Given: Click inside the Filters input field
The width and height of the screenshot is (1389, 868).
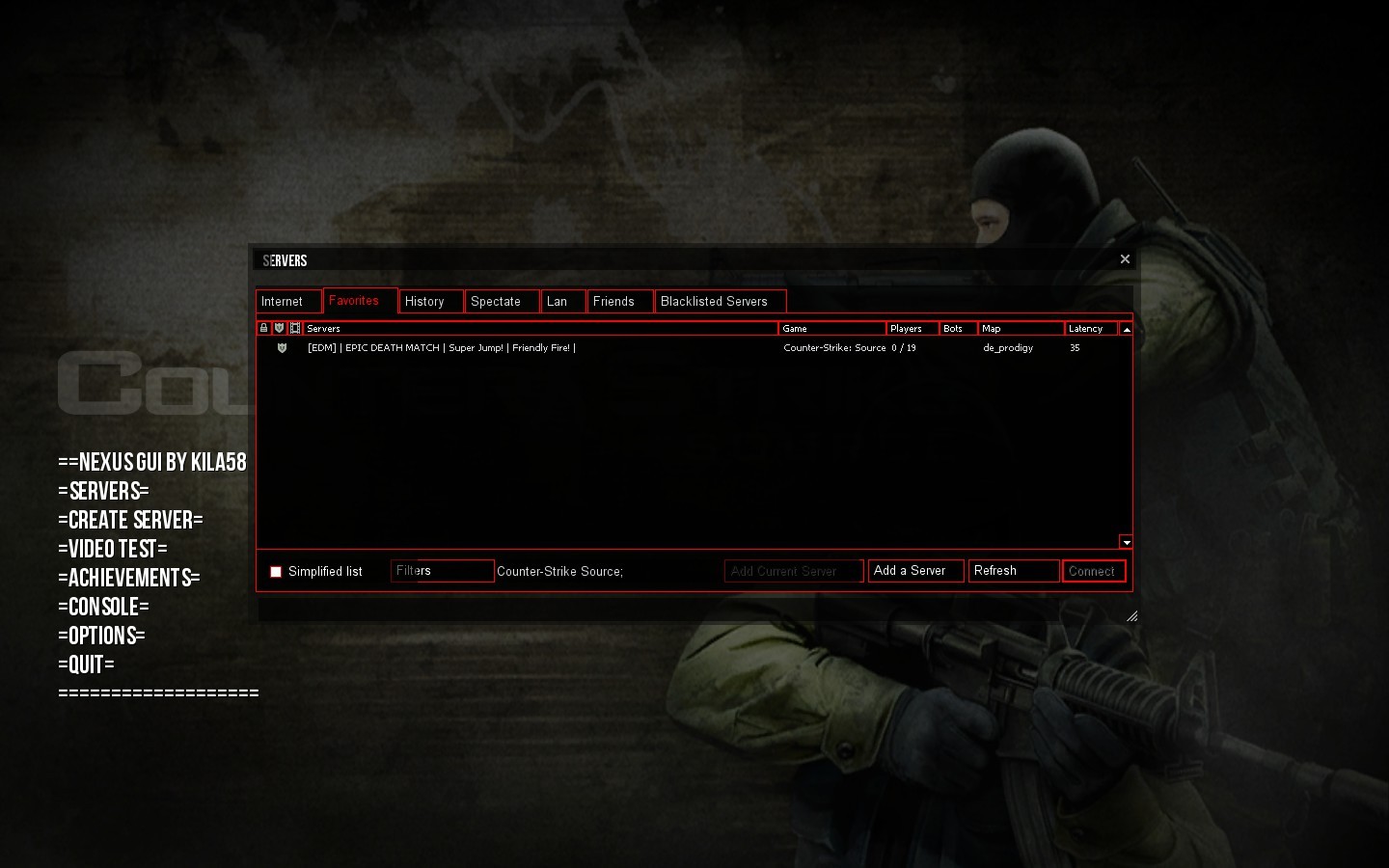Looking at the screenshot, I should (x=442, y=570).
